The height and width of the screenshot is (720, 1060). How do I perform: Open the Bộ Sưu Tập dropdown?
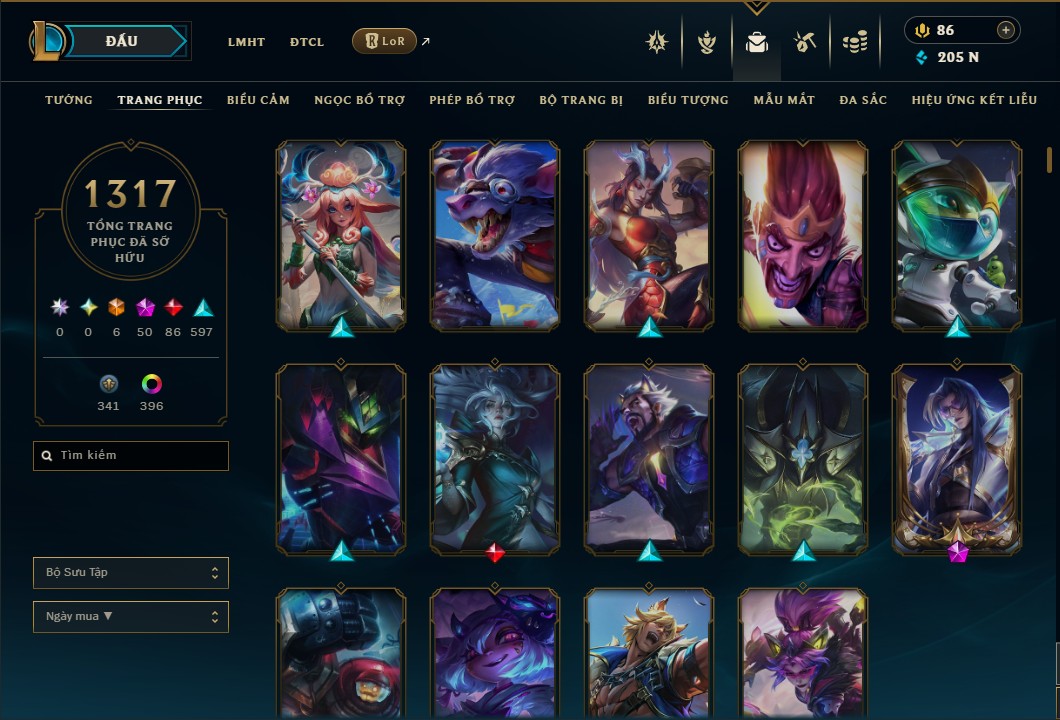pos(131,573)
